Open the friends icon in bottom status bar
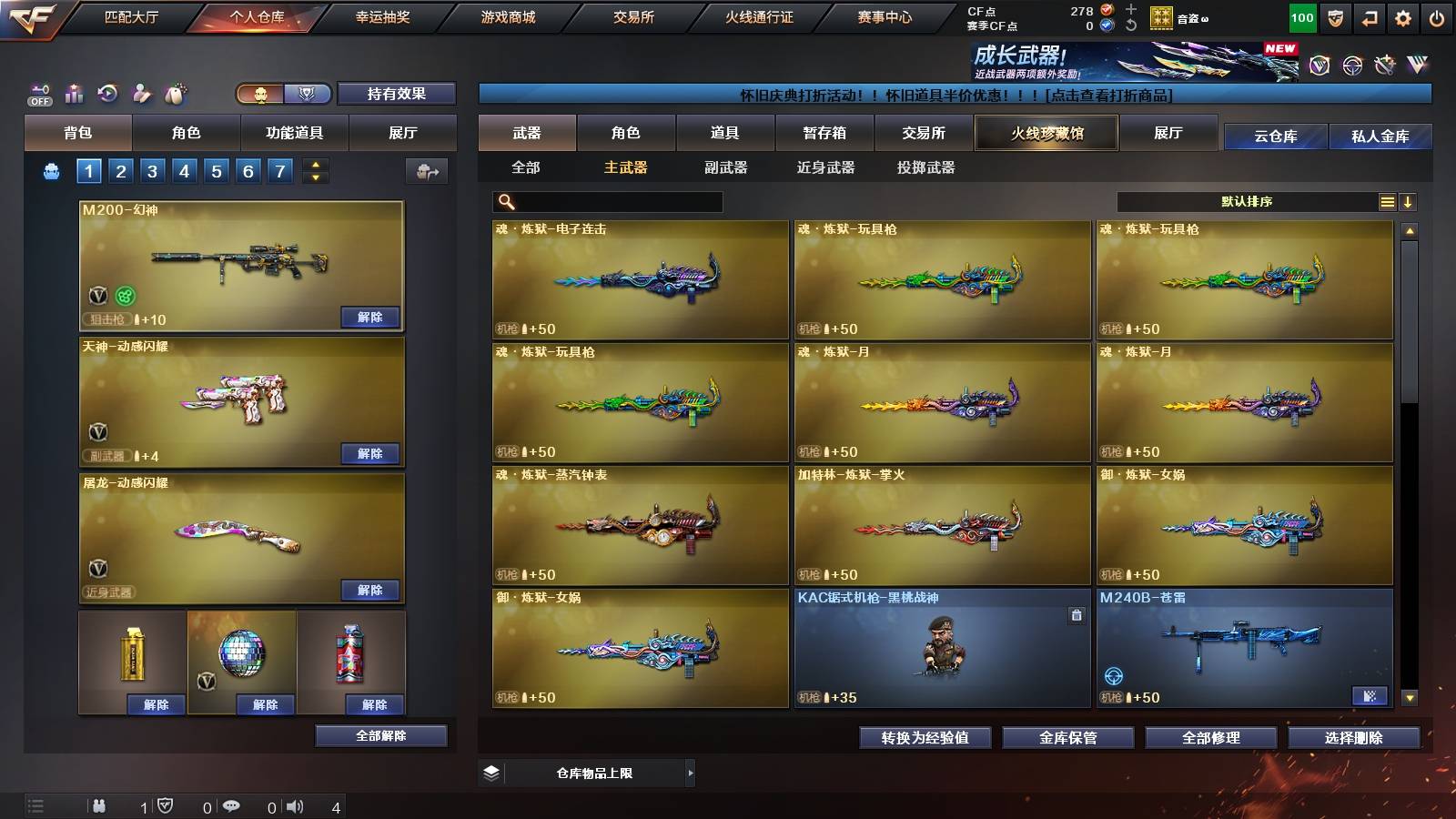 [x=98, y=806]
